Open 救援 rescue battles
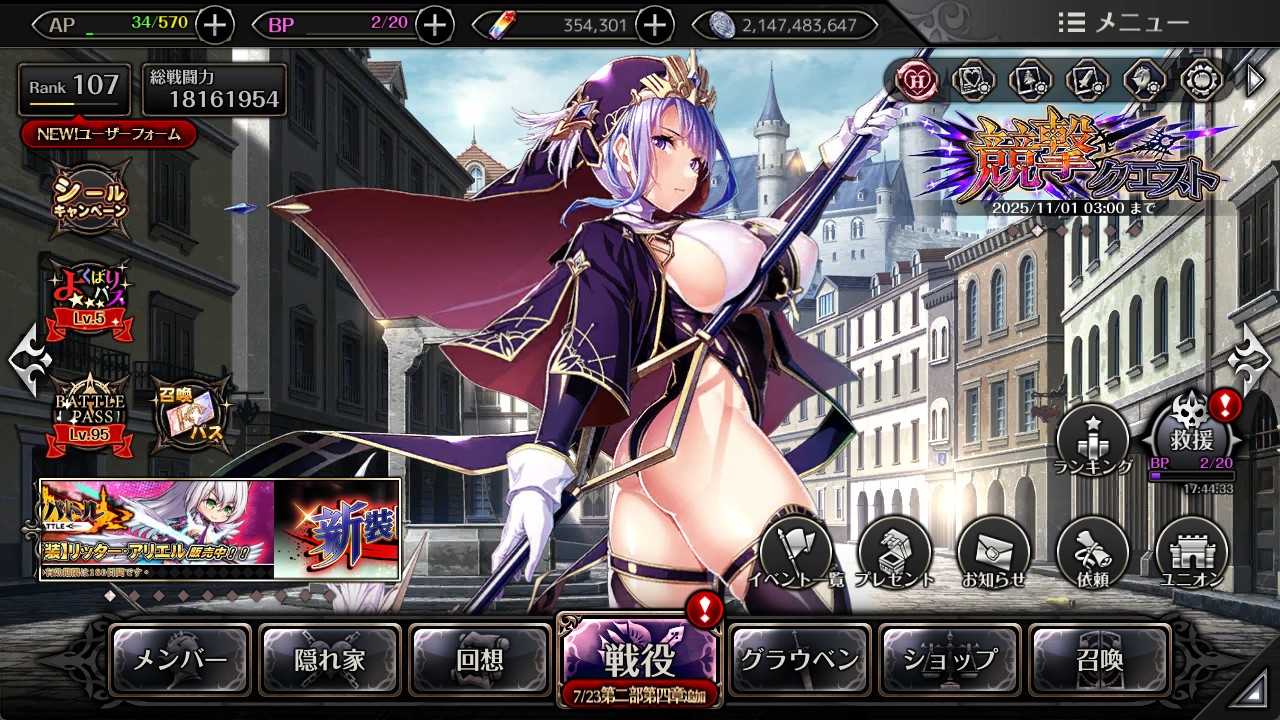1280x720 pixels. [1192, 436]
